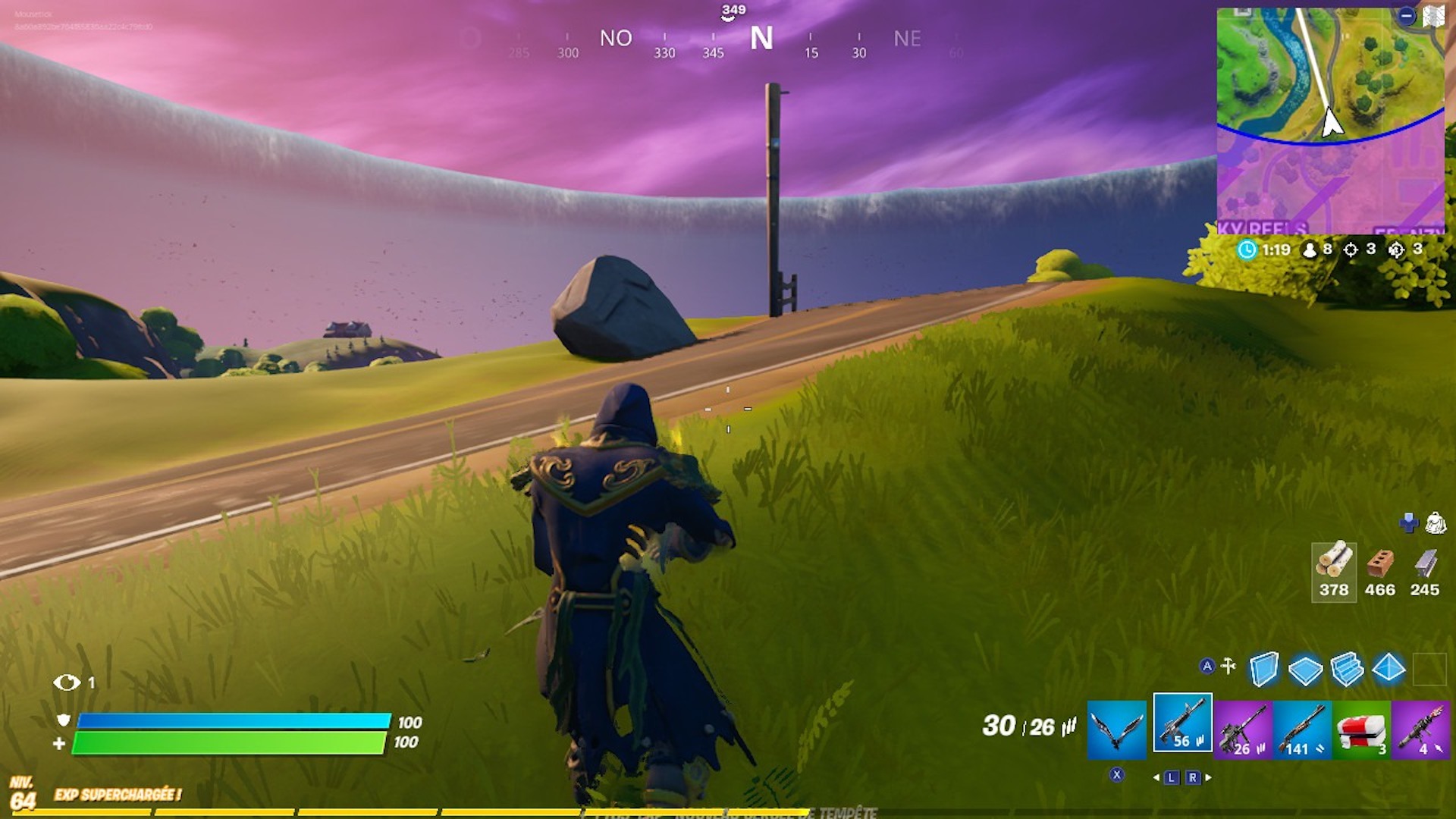Screen dimensions: 1456x819
Task: Open the full map from the minimap
Action: [x=1330, y=121]
